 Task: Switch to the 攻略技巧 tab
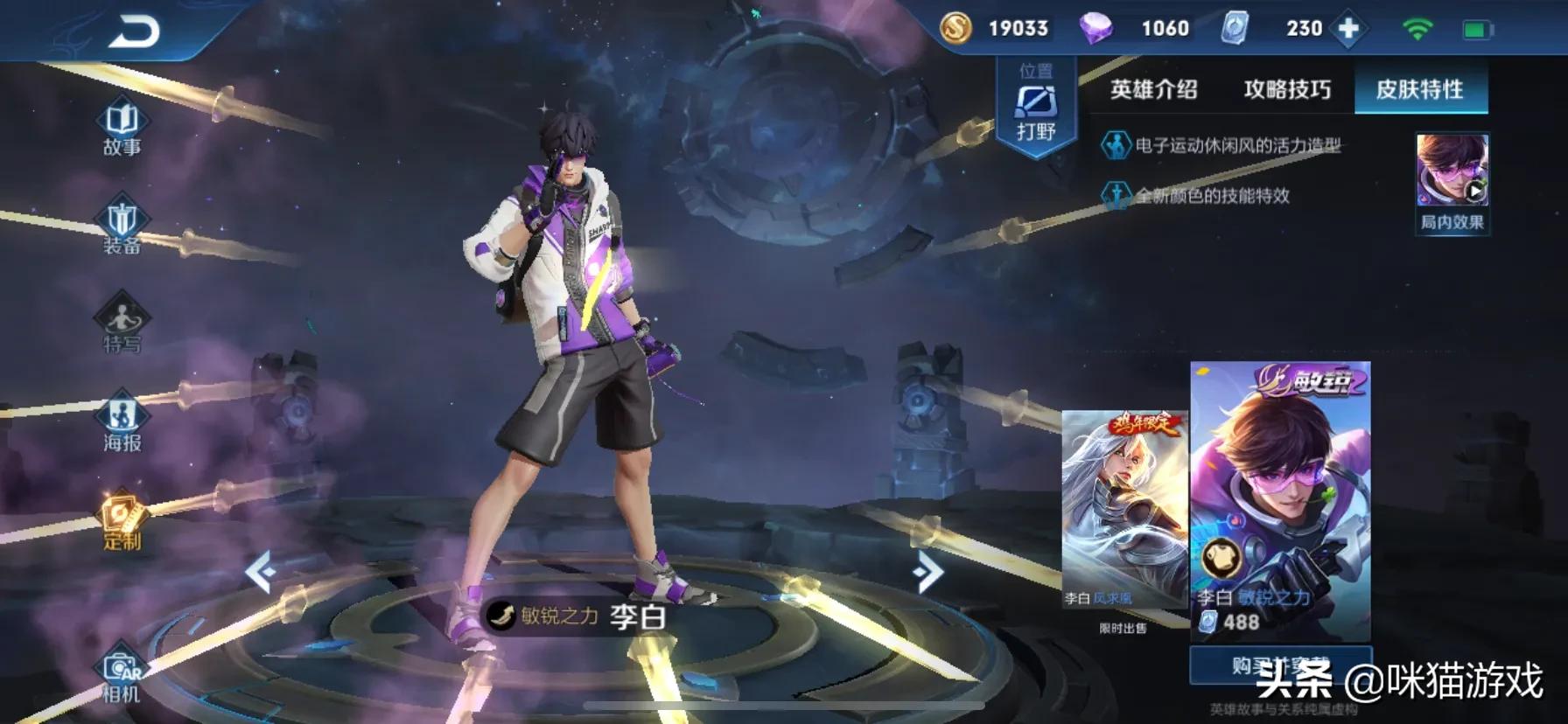(1286, 89)
